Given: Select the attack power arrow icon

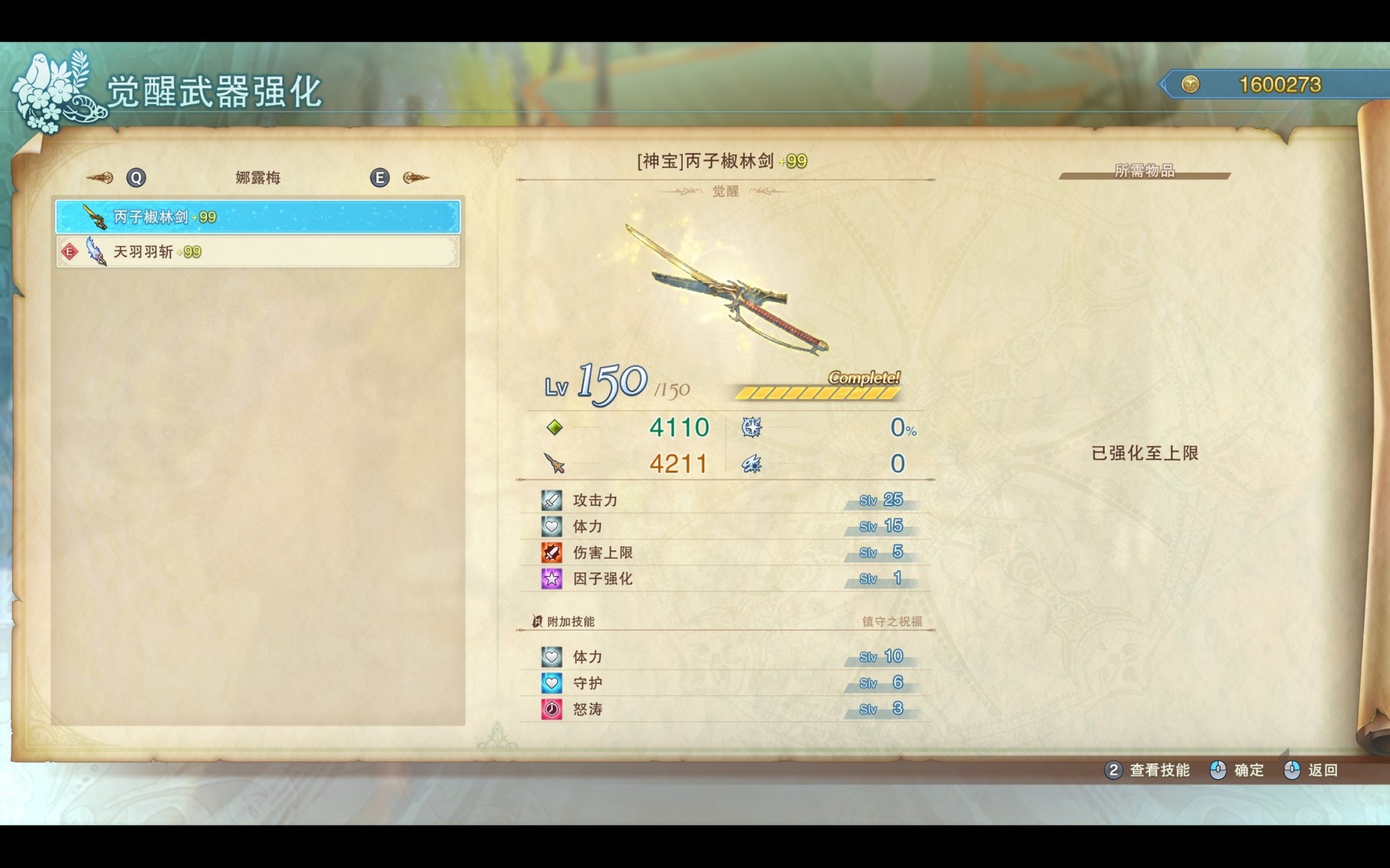Looking at the screenshot, I should click(x=553, y=463).
